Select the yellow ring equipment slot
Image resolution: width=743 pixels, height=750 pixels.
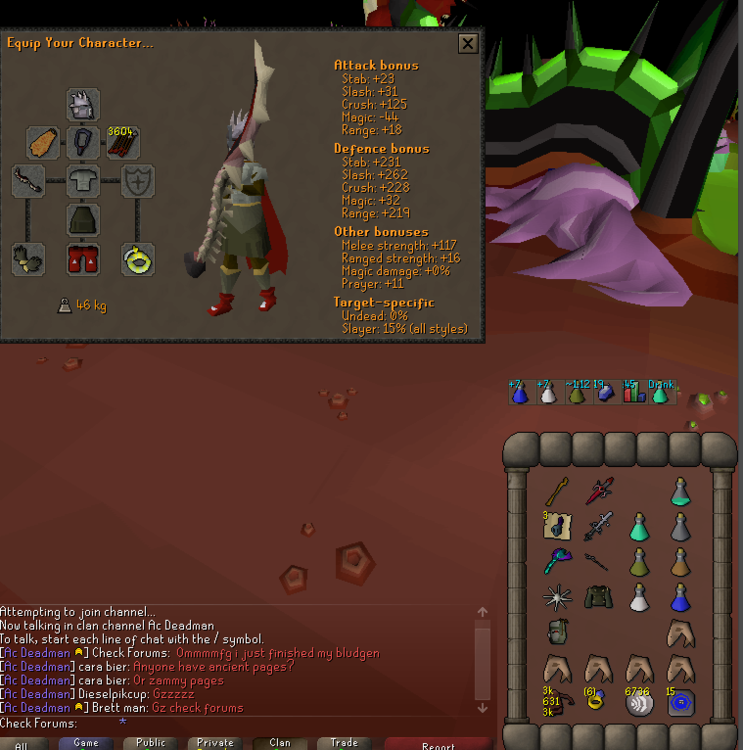tap(138, 259)
